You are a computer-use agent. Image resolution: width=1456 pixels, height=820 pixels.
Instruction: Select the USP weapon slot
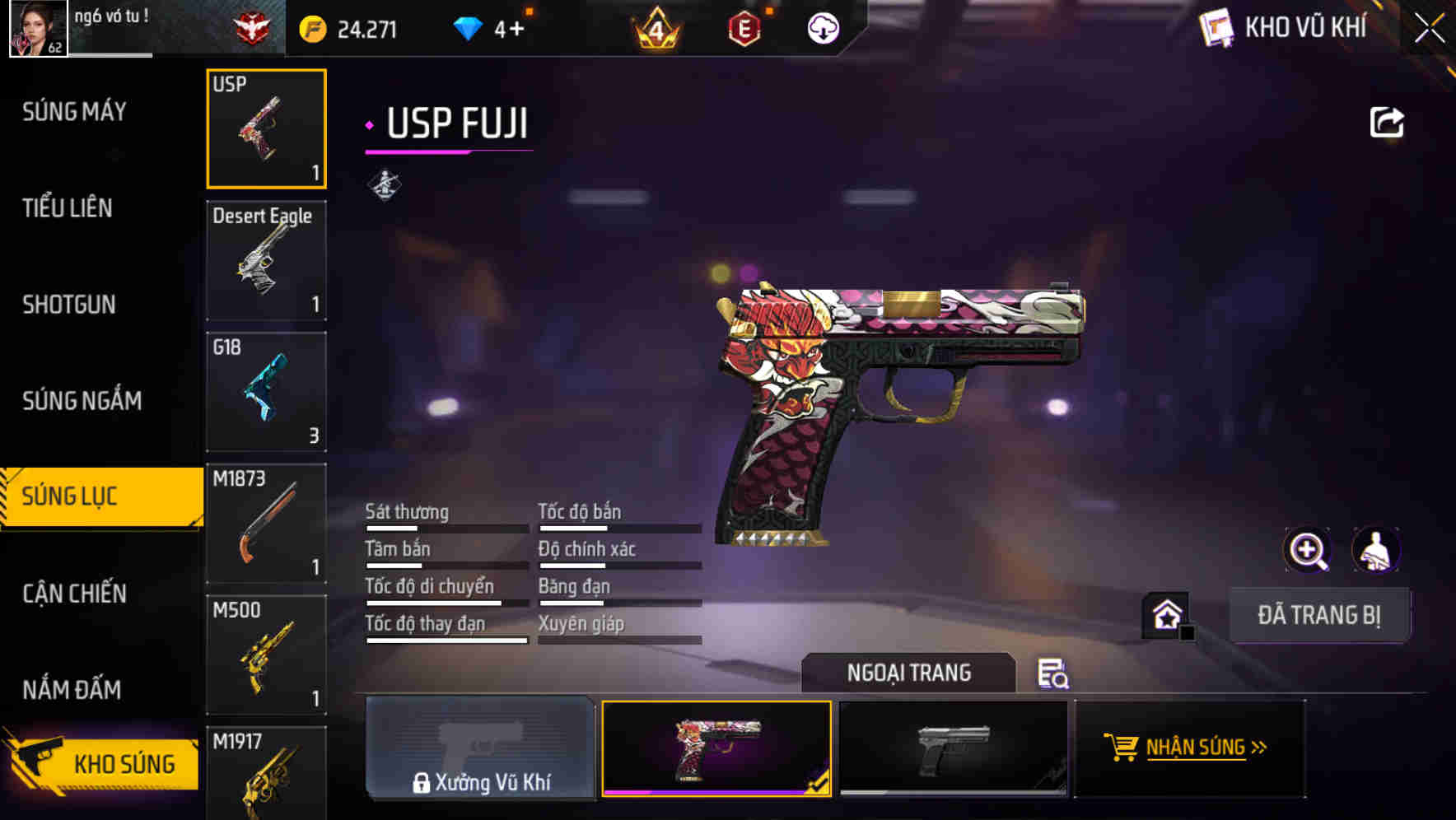tap(266, 128)
